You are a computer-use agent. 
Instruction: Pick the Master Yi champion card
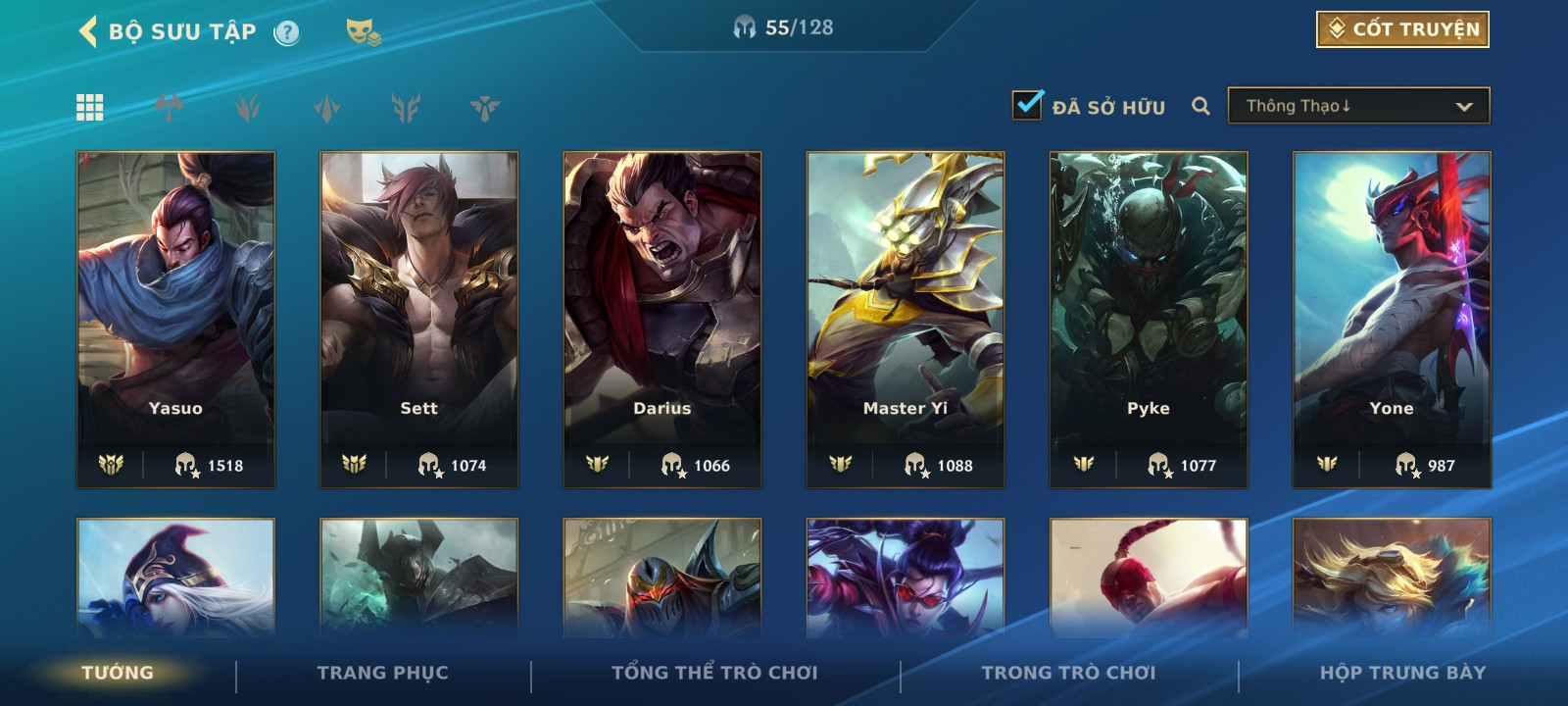(x=905, y=319)
